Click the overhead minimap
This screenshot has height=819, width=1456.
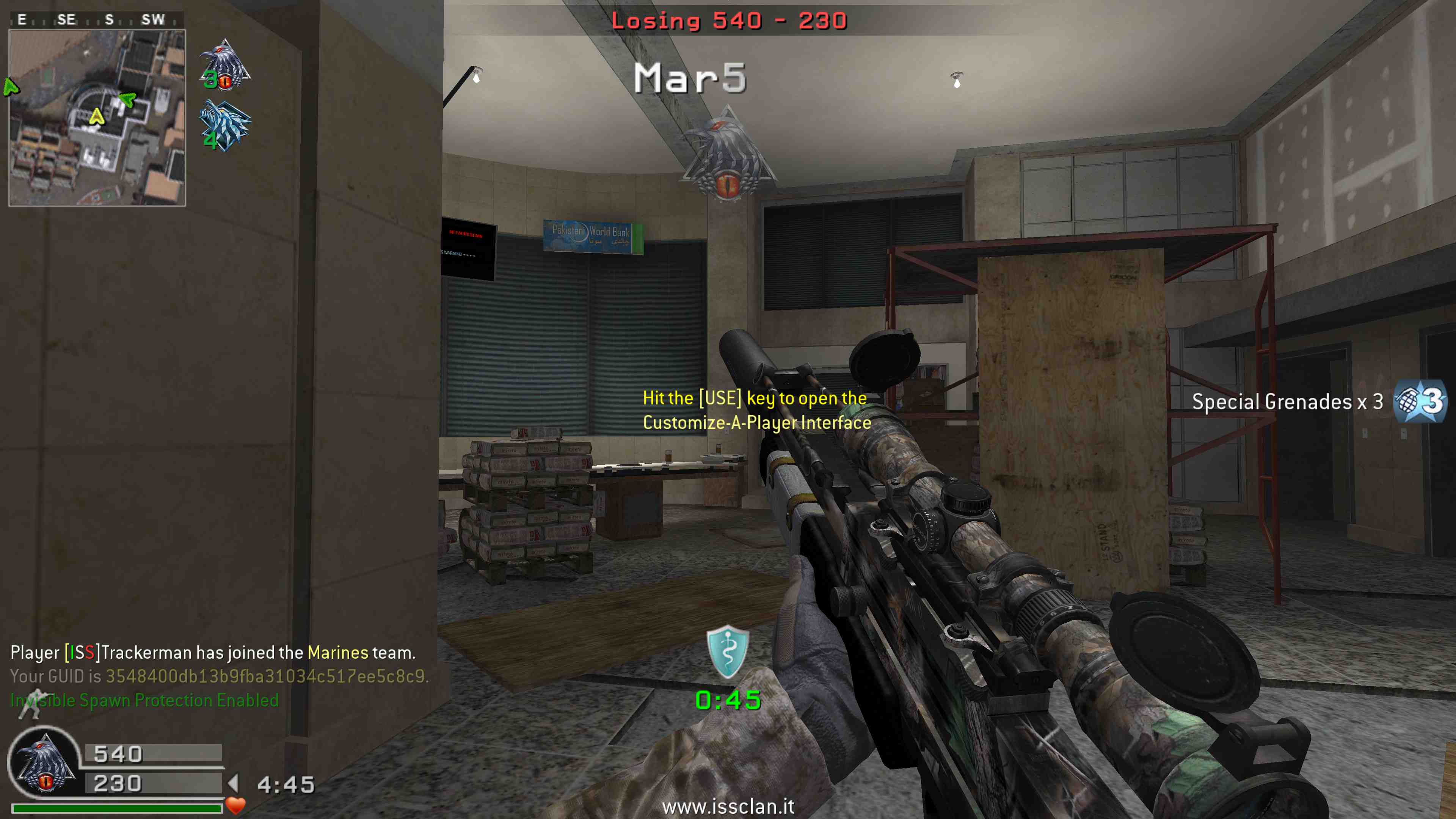tap(97, 118)
